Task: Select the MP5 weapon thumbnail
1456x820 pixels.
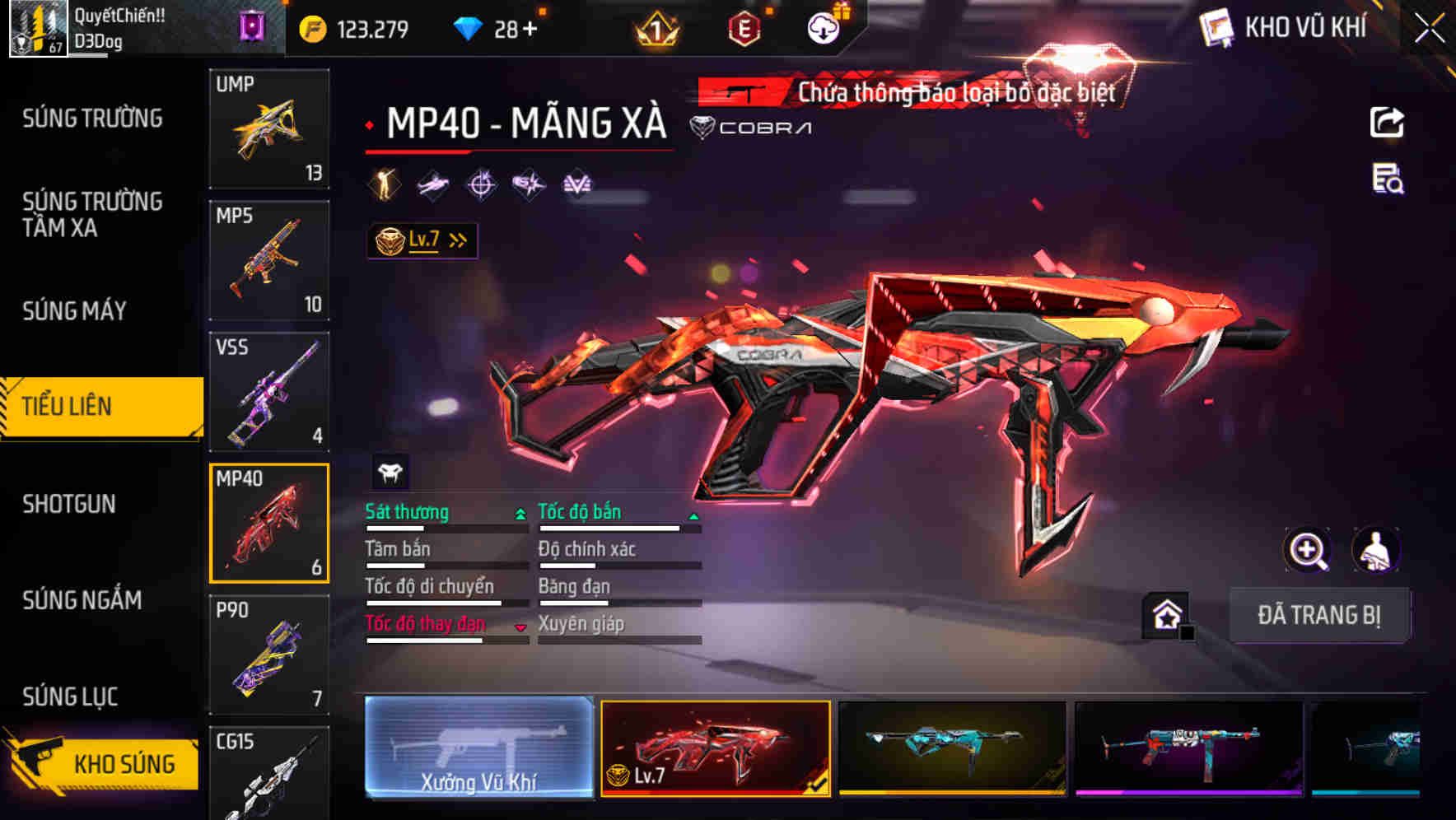Action: click(x=269, y=259)
